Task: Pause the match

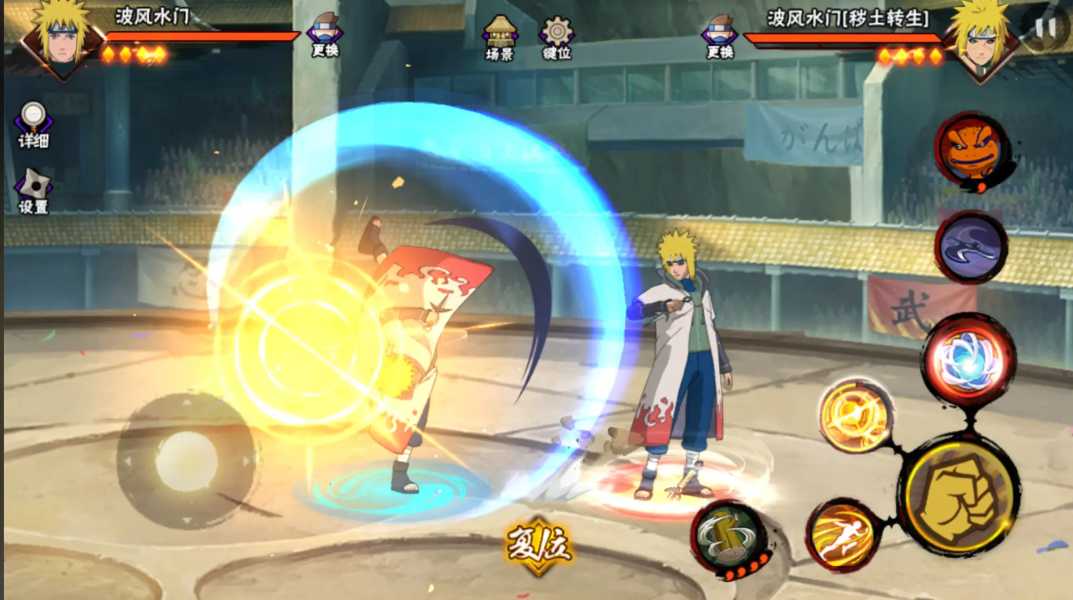Action: pyautogui.click(x=1045, y=27)
